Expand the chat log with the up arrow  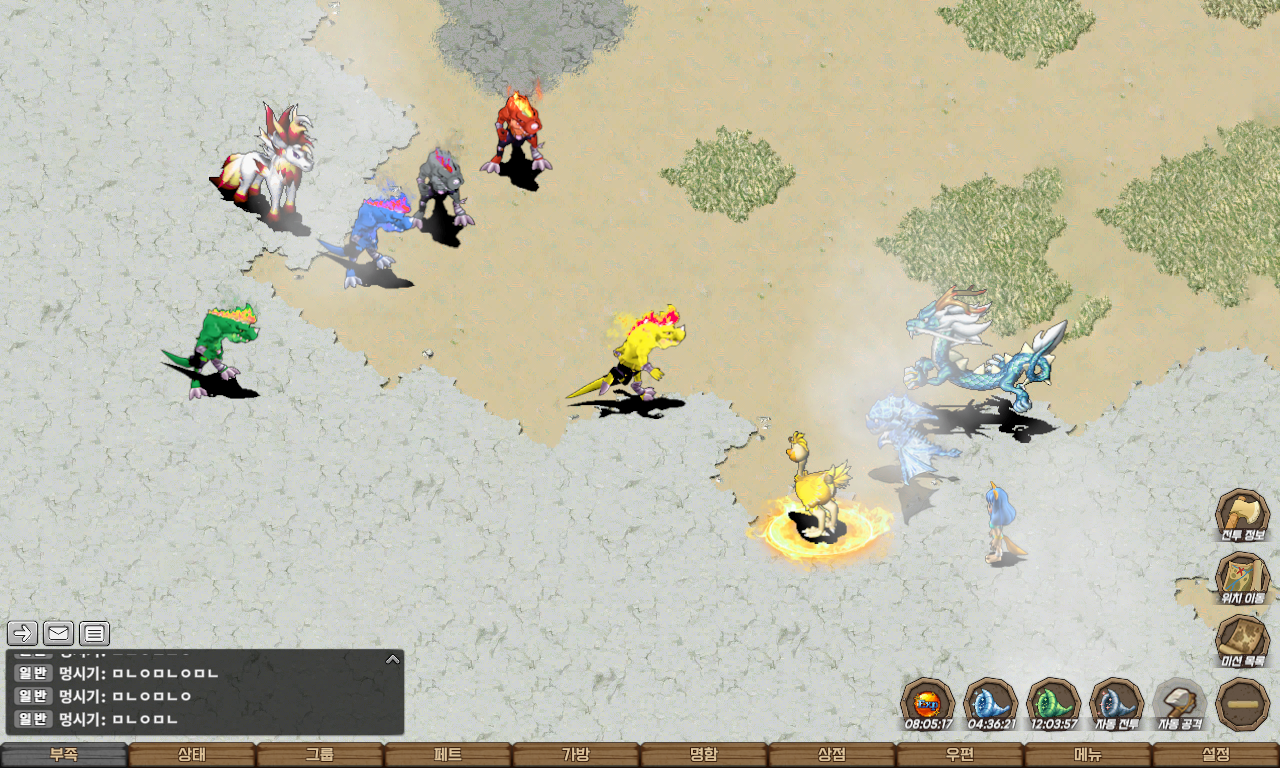click(x=393, y=659)
